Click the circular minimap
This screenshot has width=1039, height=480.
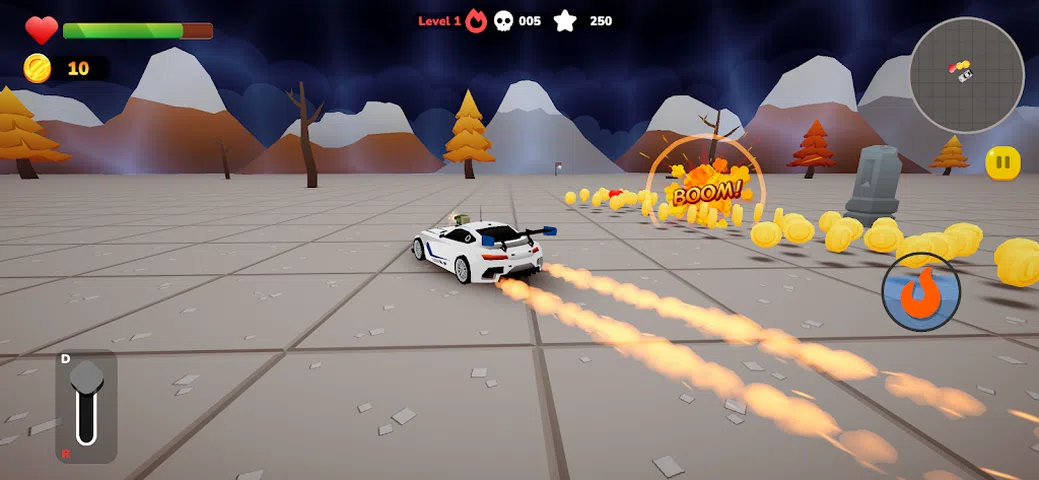point(966,75)
